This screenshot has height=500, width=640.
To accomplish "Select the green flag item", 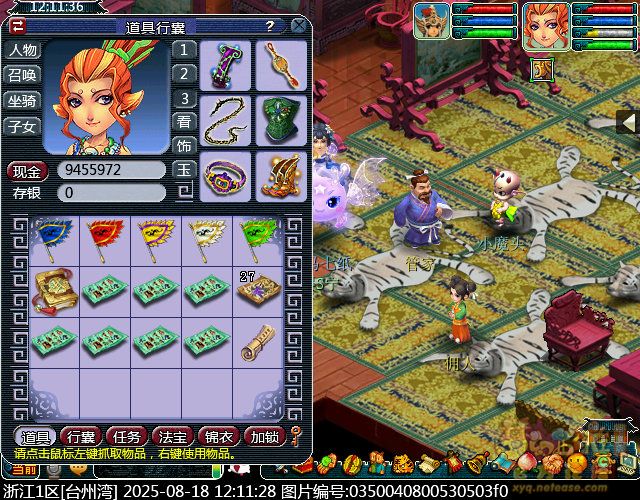I will pos(258,238).
